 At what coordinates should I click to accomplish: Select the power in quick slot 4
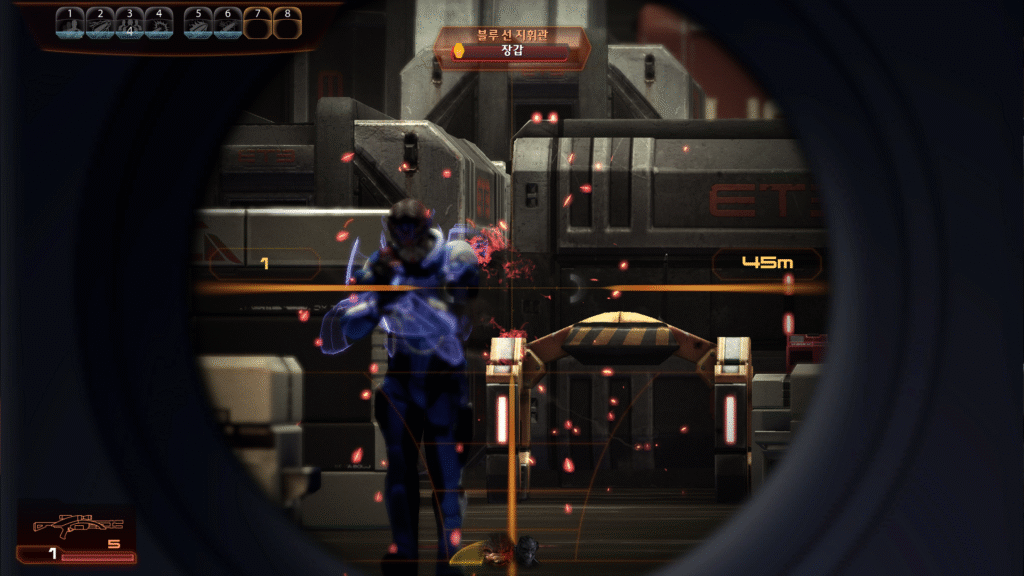[159, 23]
